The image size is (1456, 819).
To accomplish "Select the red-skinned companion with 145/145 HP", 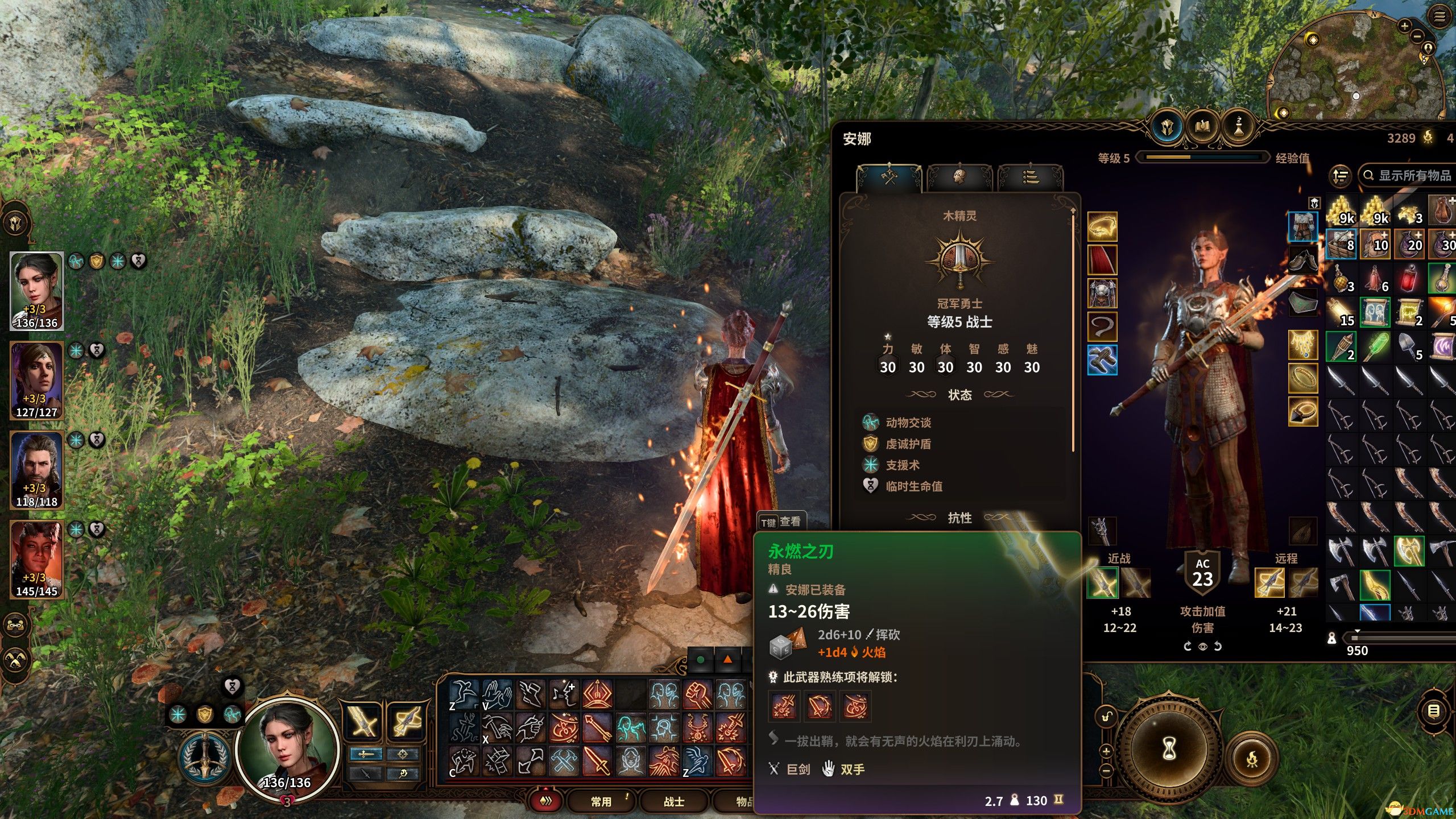I will (36, 559).
